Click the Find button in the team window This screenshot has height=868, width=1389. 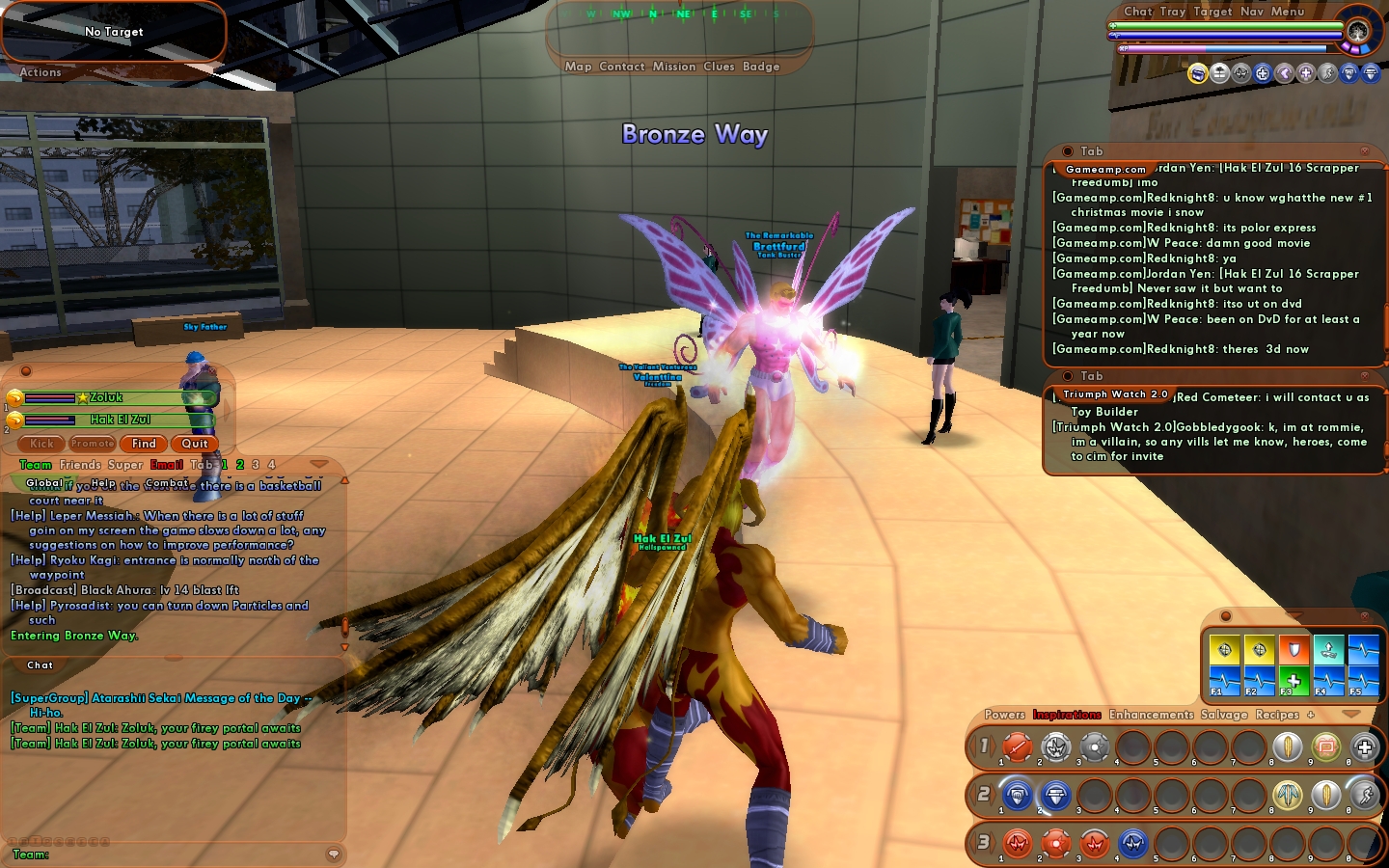tap(144, 444)
